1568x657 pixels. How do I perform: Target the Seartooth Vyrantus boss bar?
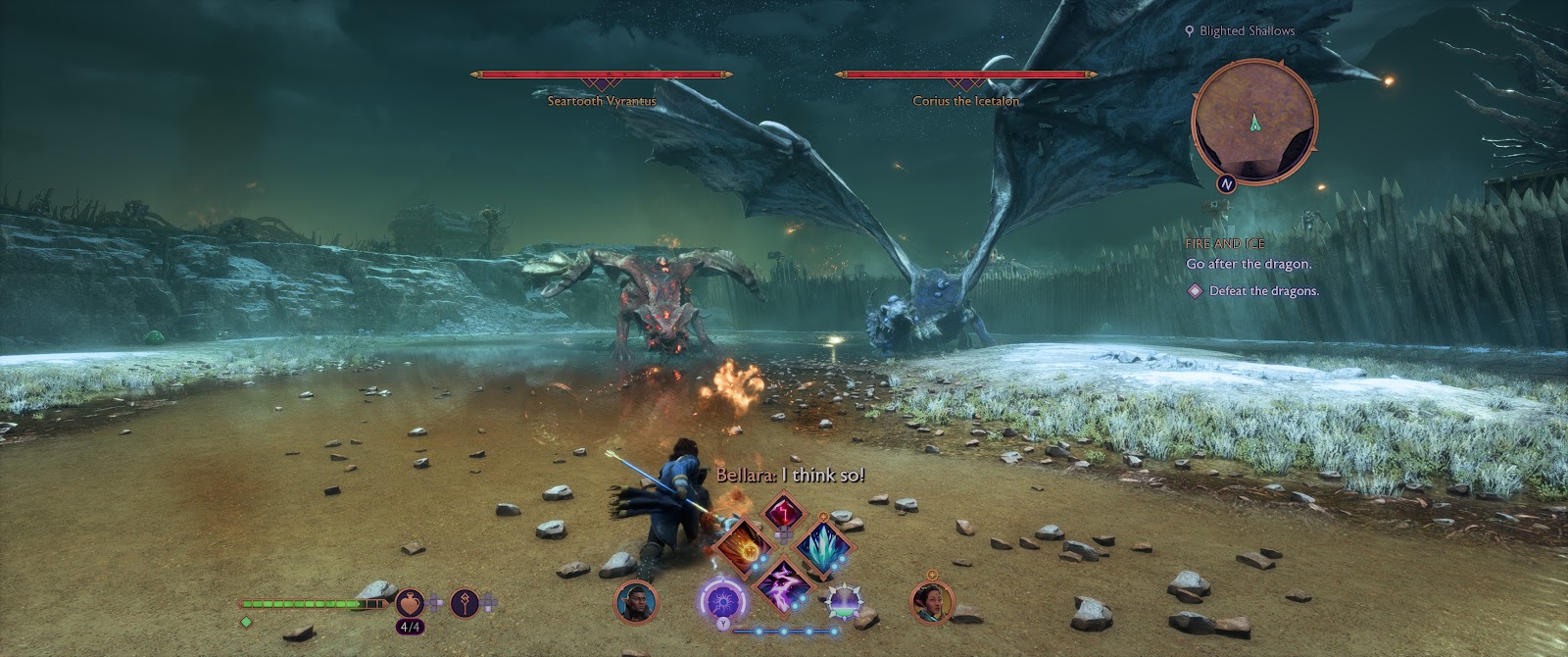coord(601,75)
